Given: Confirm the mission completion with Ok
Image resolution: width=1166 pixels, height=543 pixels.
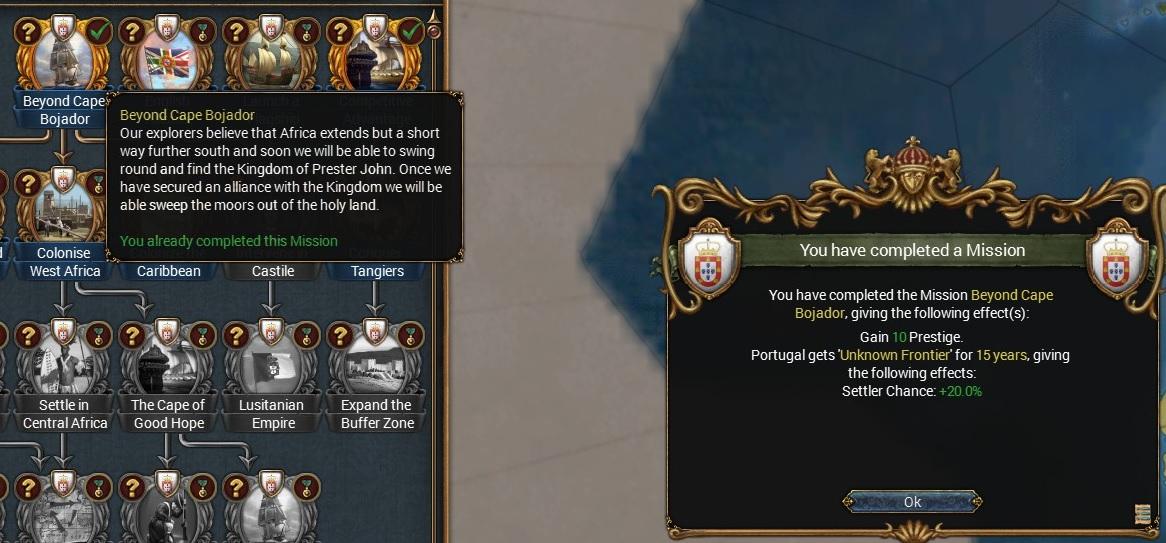Looking at the screenshot, I should coord(912,502).
